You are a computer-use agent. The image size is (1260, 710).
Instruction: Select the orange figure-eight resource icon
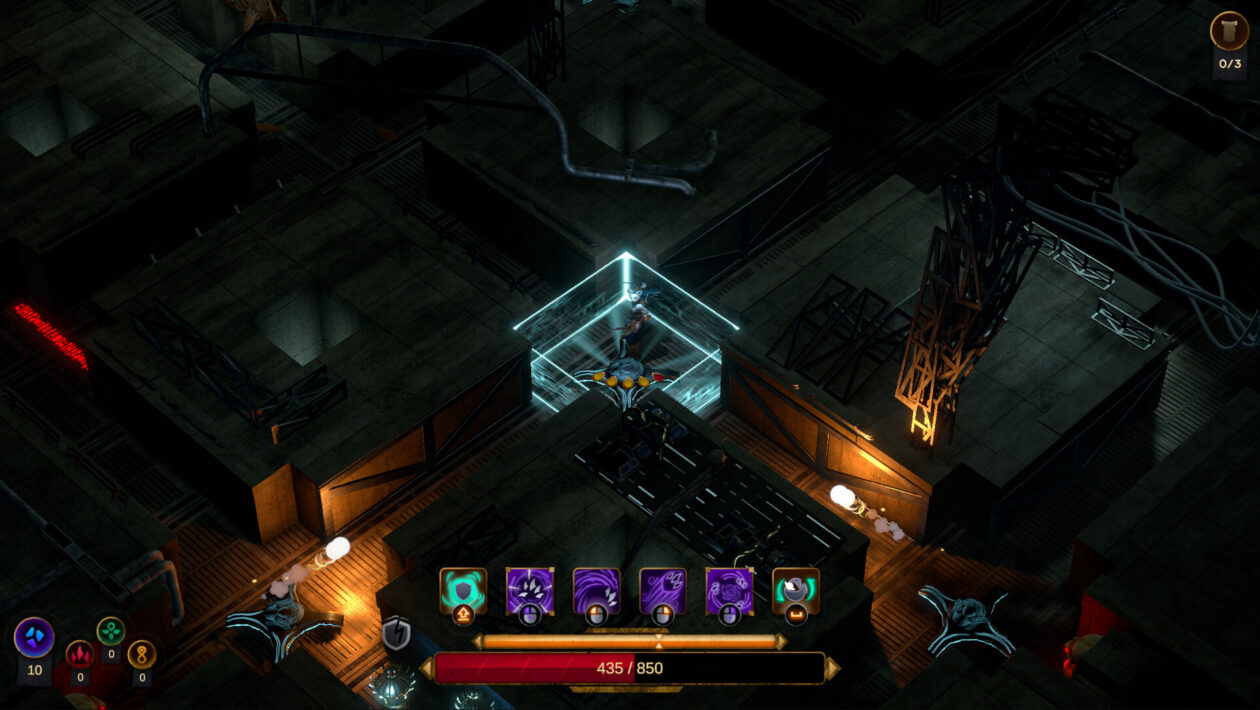[142, 654]
